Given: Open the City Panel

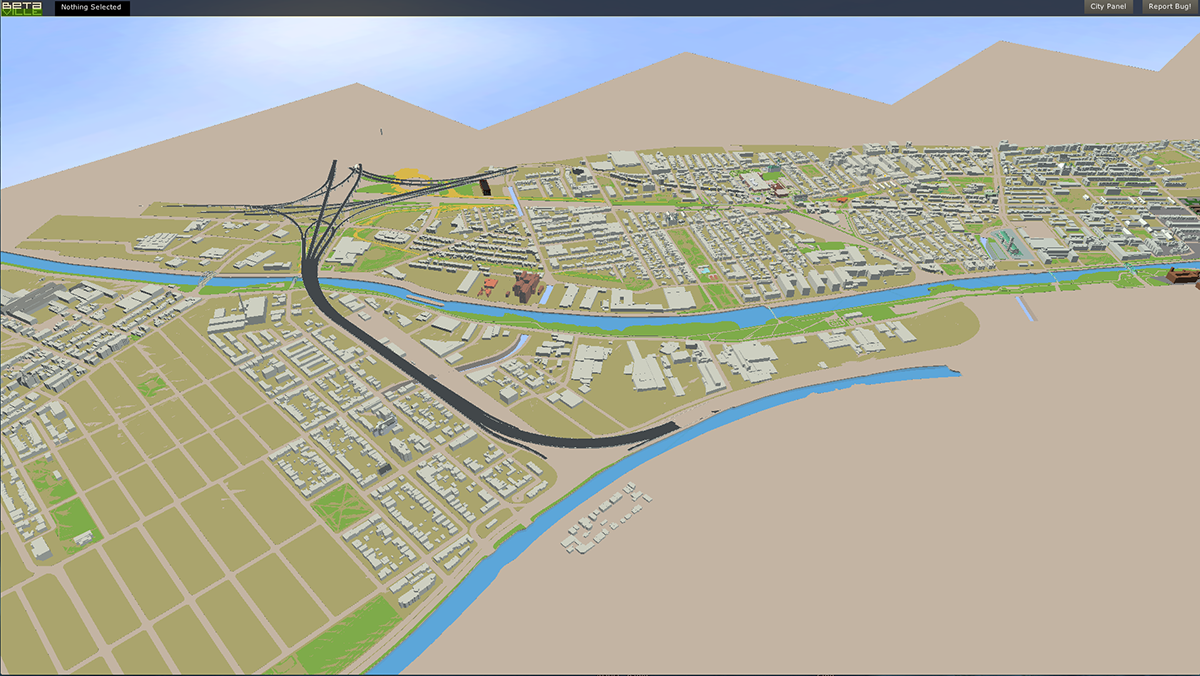Looking at the screenshot, I should (x=1108, y=7).
